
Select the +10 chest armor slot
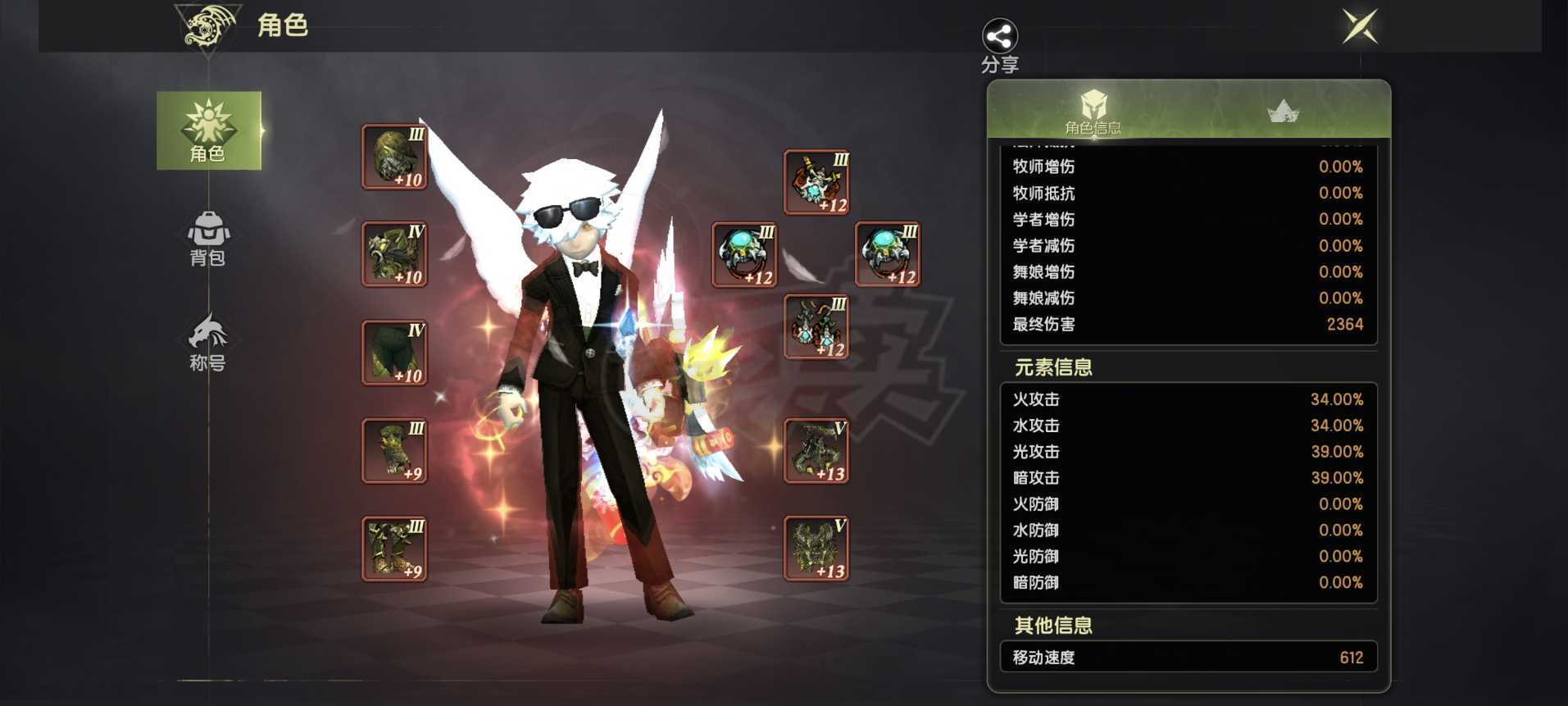(x=394, y=254)
